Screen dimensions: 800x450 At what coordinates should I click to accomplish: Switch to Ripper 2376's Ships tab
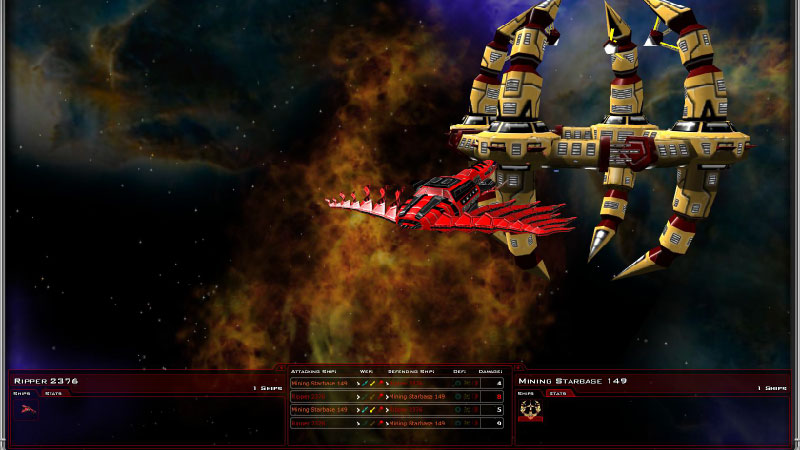[x=22, y=393]
